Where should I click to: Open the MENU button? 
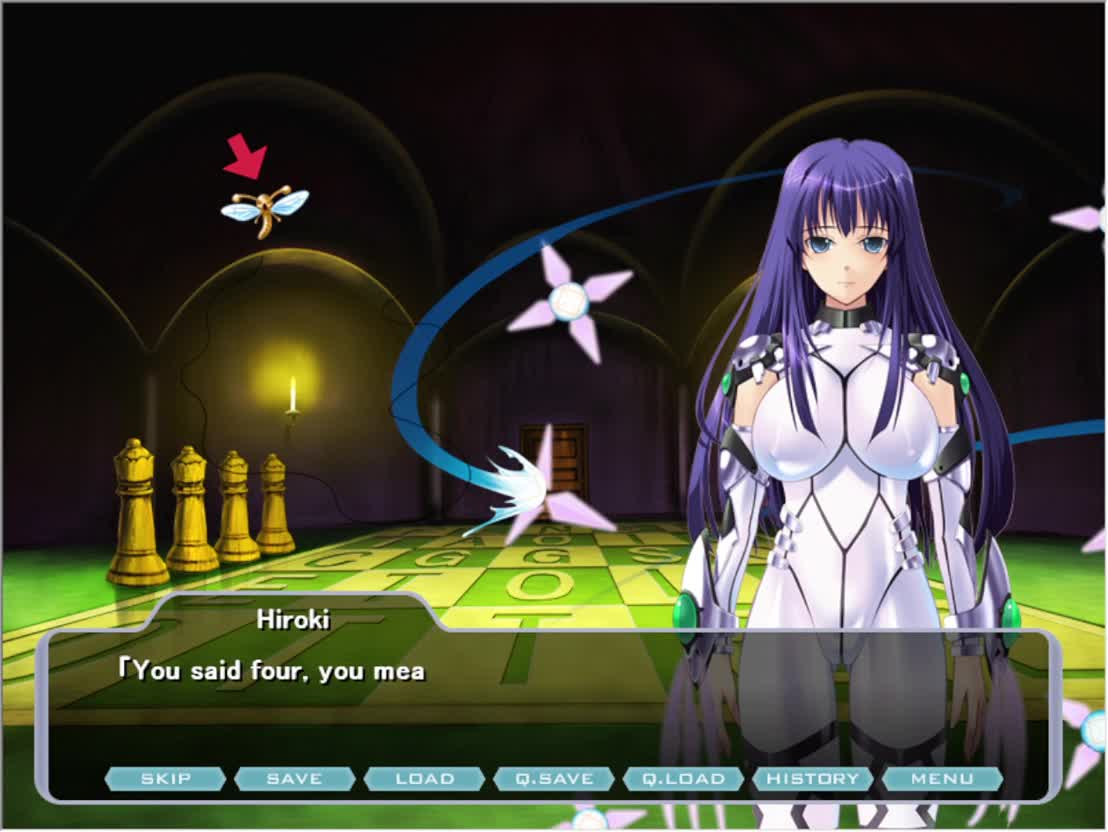point(942,778)
